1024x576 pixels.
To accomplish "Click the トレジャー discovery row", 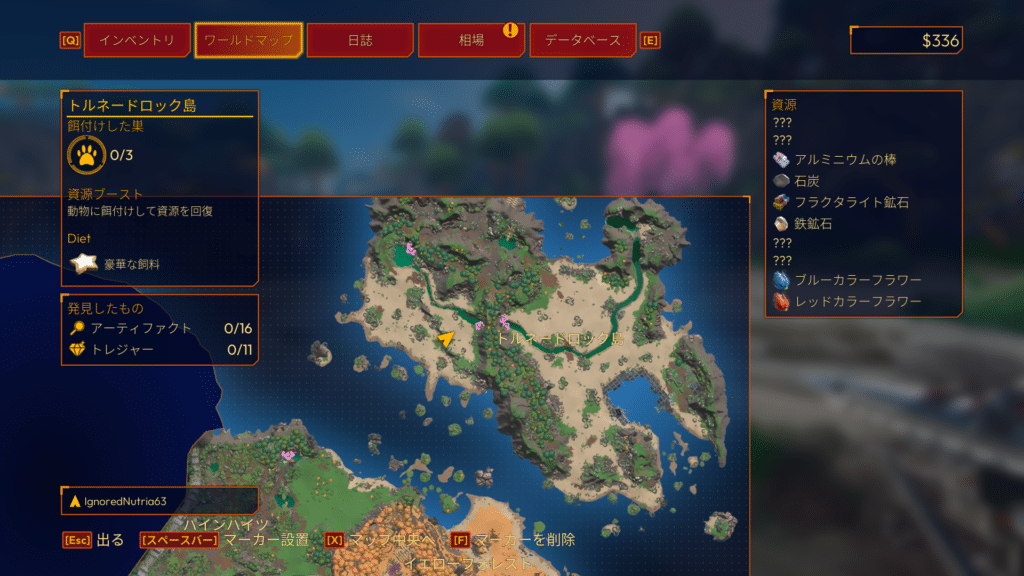I will click(150, 349).
